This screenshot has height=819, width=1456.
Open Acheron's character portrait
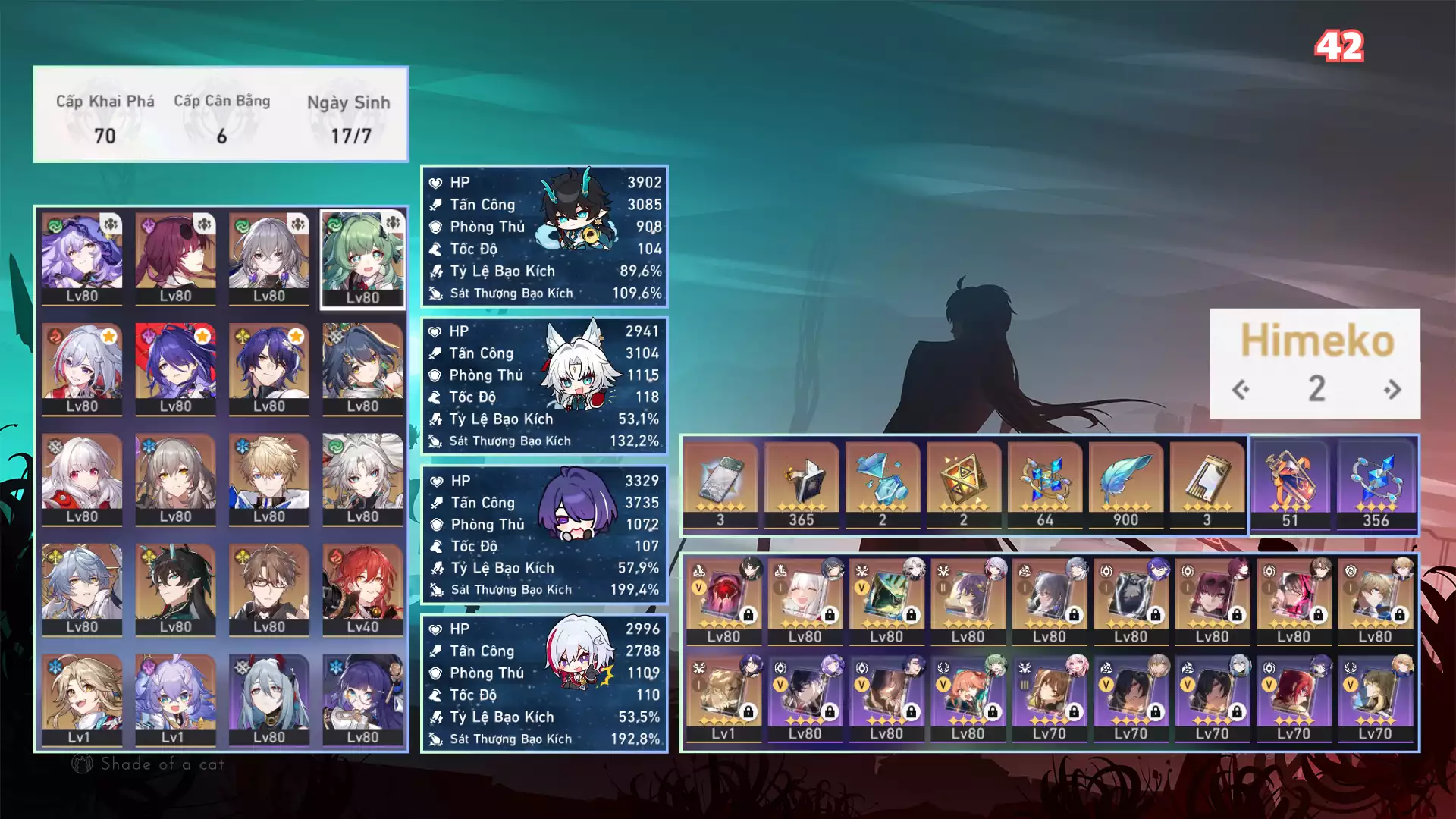175,369
